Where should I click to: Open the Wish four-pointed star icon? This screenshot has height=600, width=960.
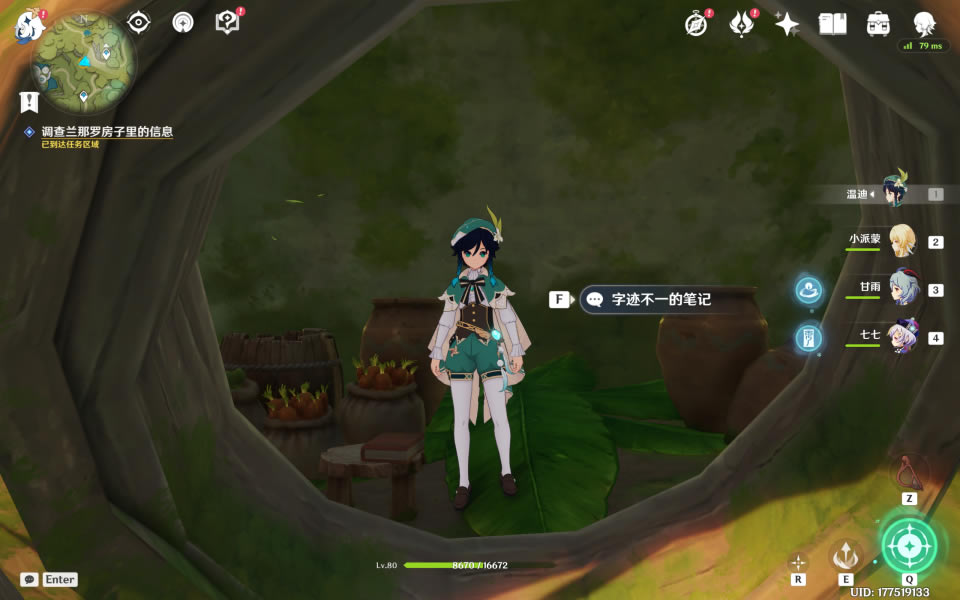pos(787,25)
